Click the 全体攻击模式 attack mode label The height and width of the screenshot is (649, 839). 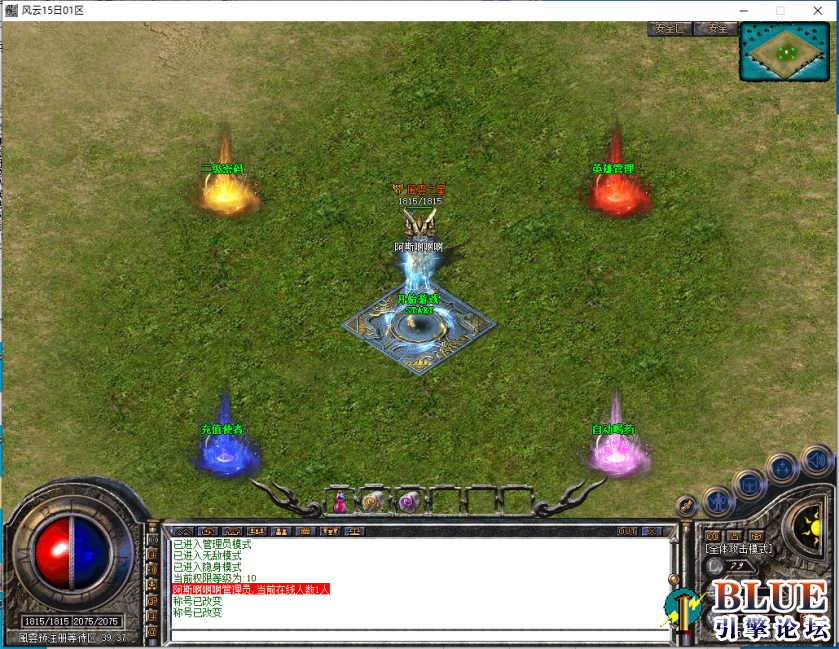739,549
